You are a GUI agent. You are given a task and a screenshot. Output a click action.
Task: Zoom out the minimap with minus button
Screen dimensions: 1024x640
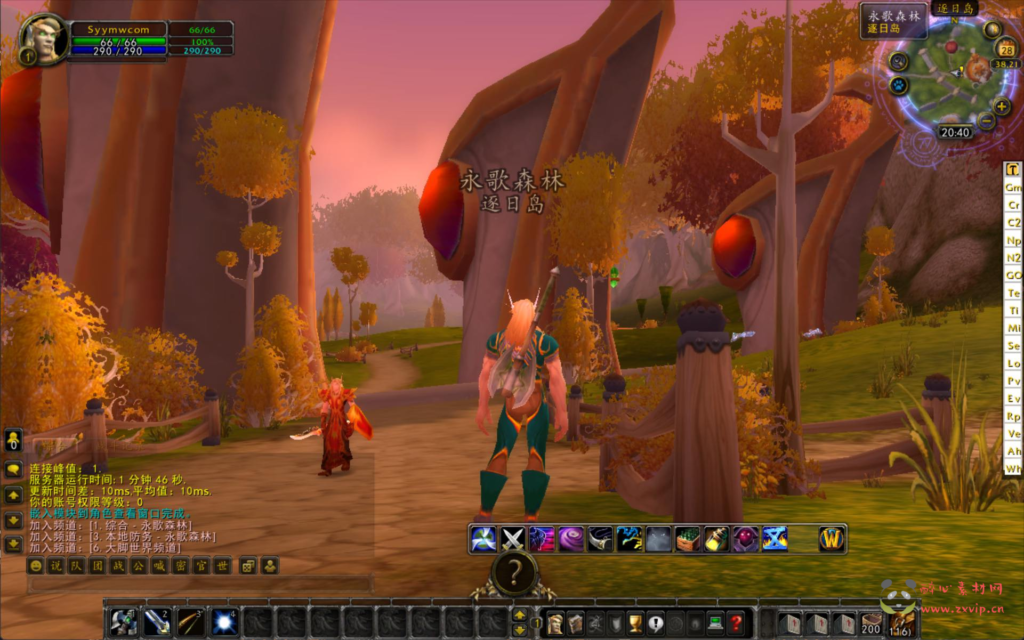[986, 121]
